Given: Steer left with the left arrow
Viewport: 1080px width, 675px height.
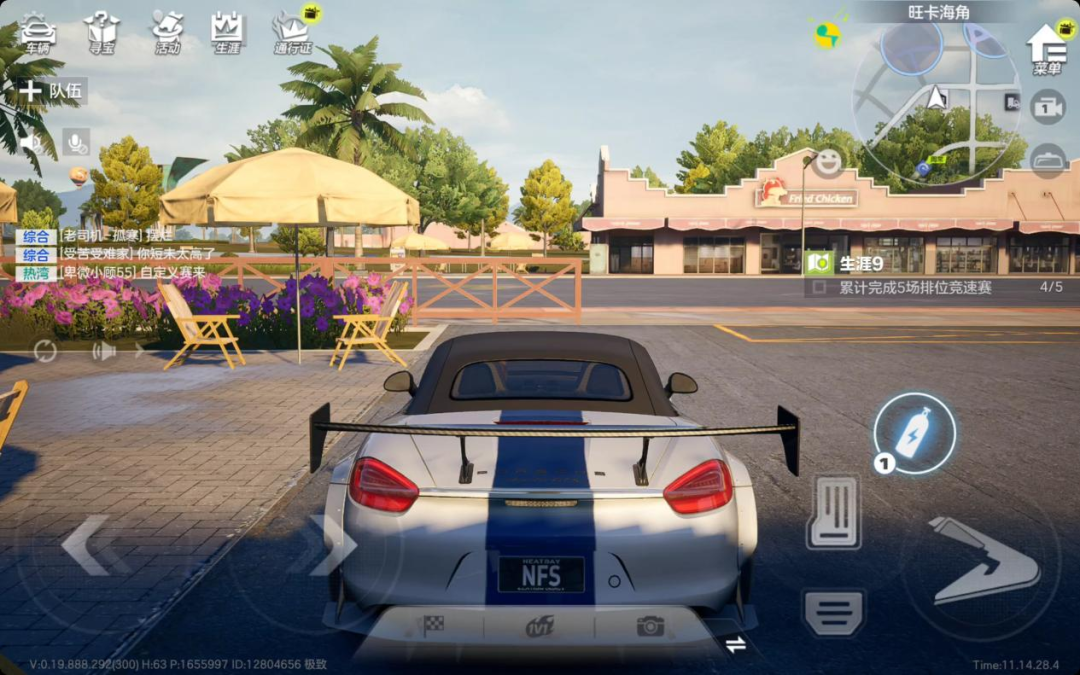Looking at the screenshot, I should tap(86, 545).
